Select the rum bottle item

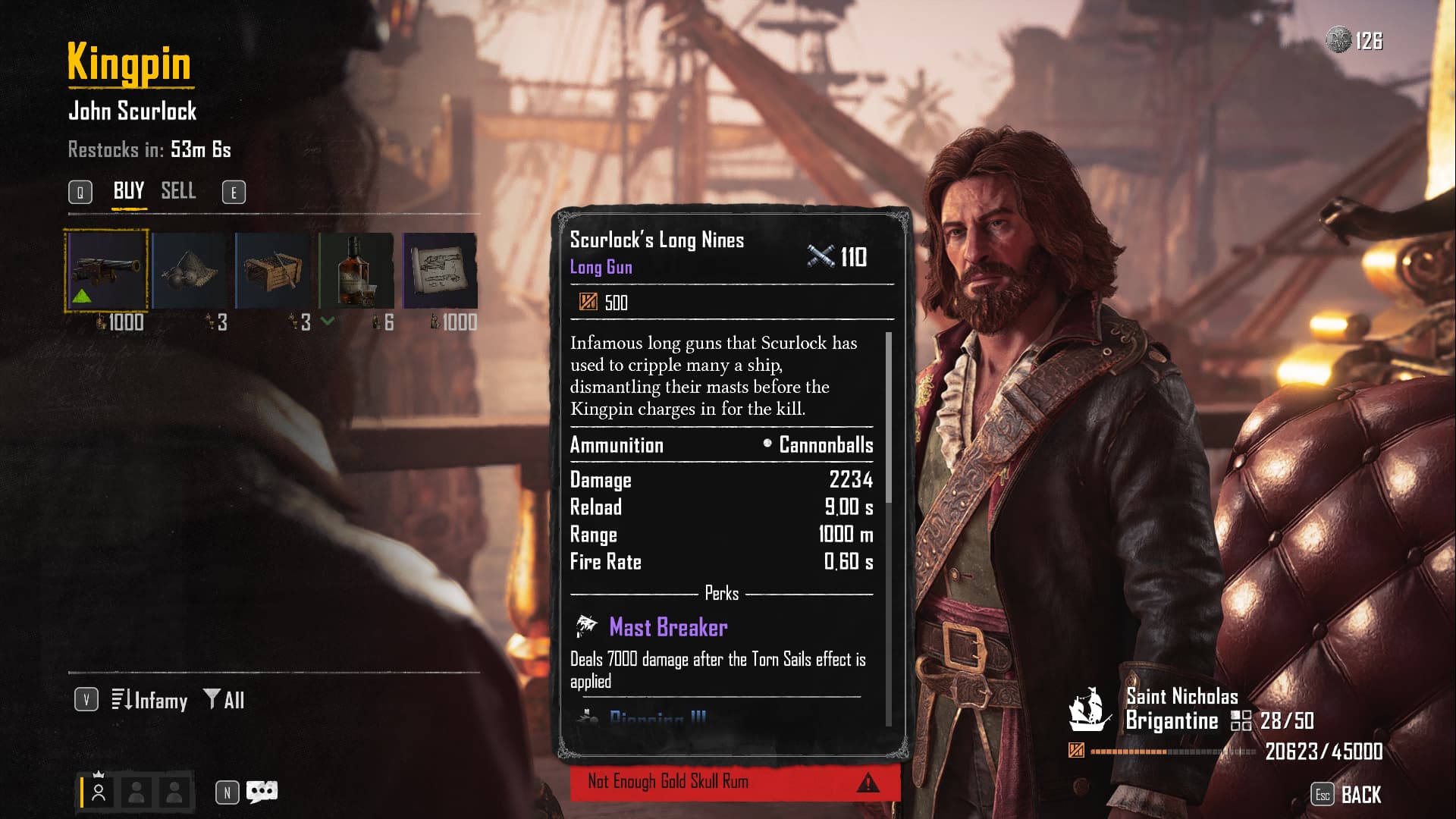pos(356,270)
